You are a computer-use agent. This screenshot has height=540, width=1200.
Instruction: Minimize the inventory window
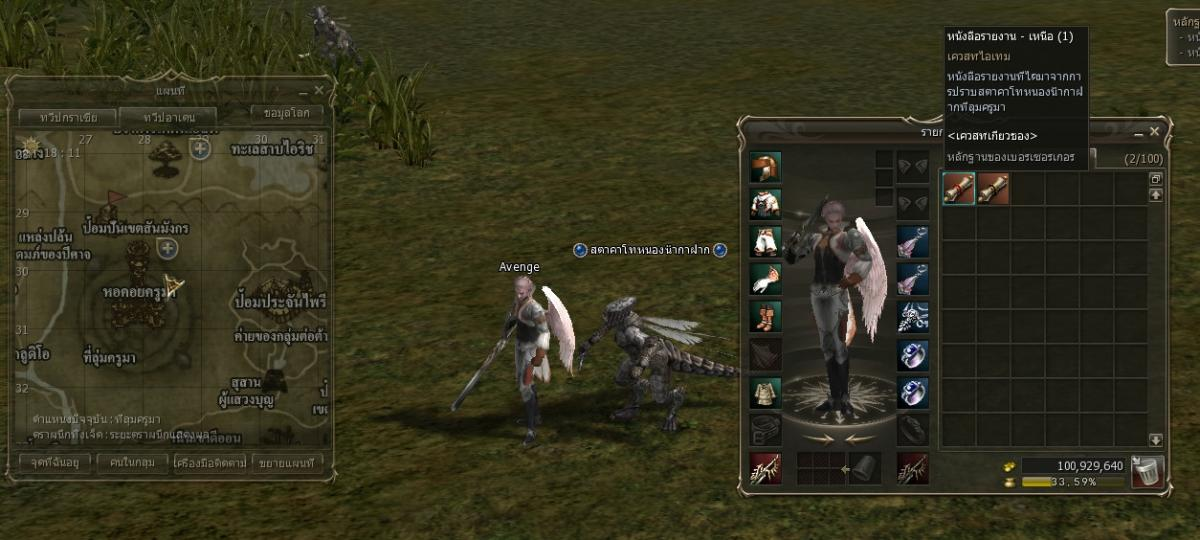coord(1139,131)
